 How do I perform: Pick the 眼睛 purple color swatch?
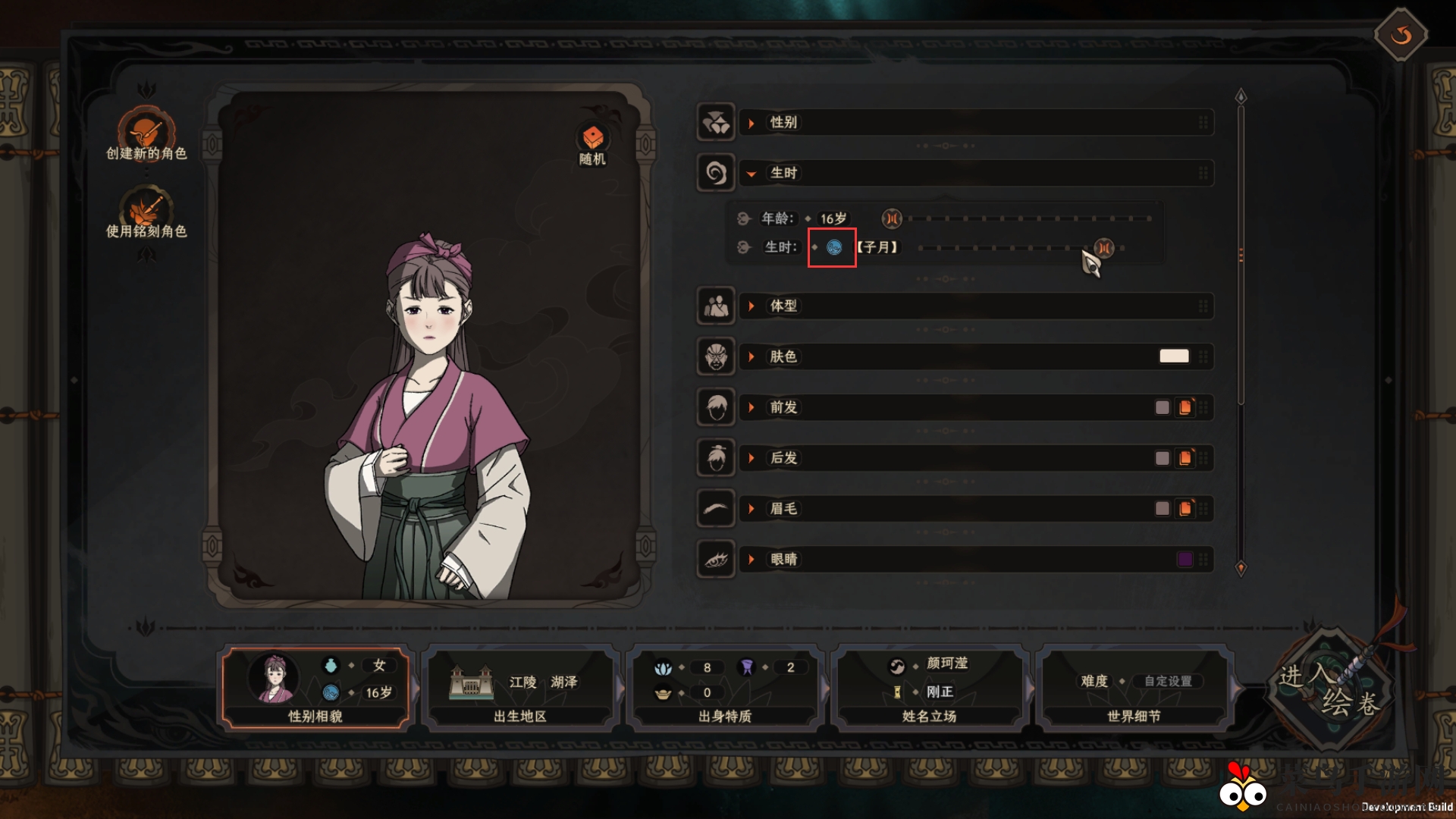pyautogui.click(x=1184, y=560)
